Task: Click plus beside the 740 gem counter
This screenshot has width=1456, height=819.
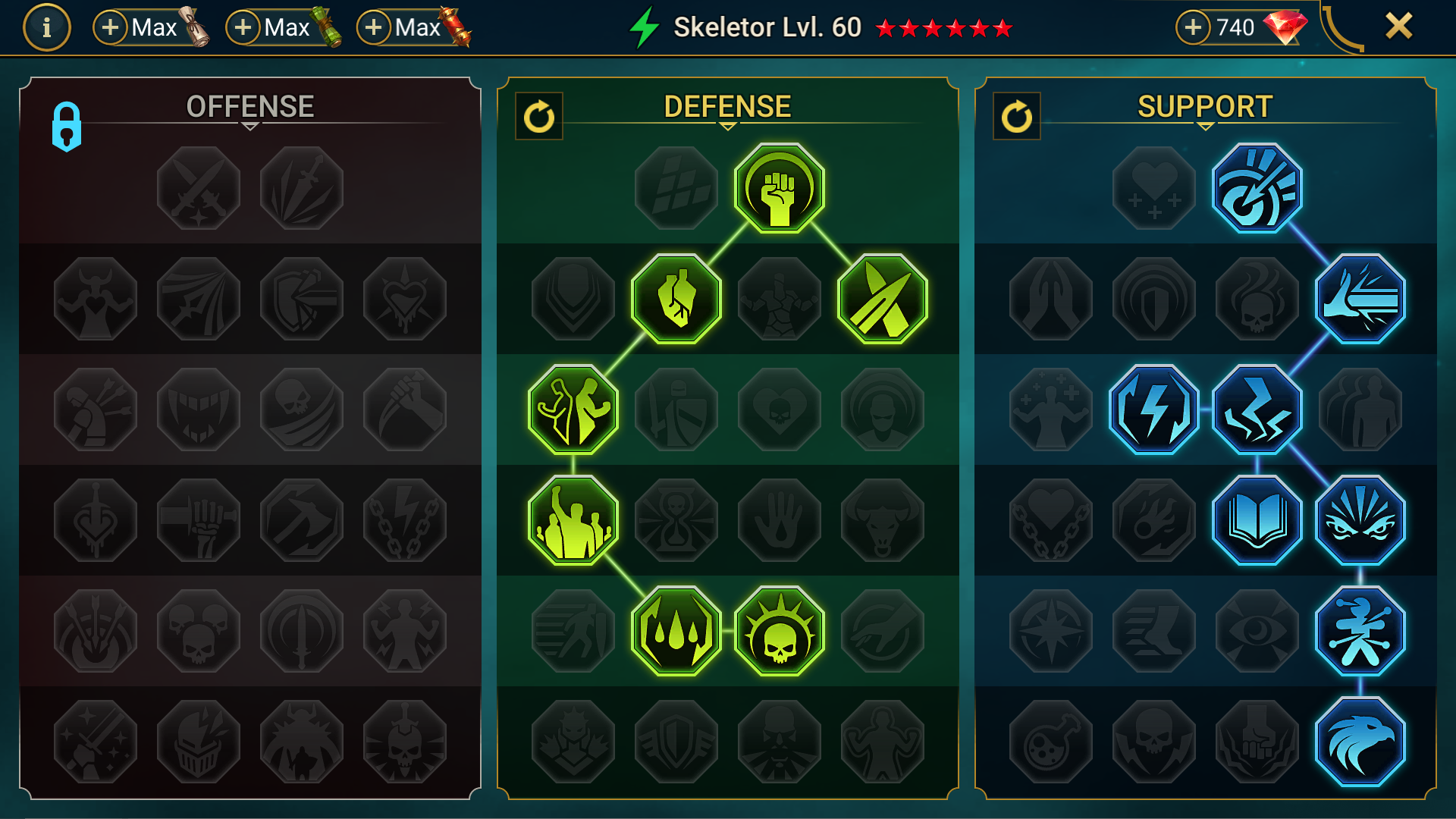Action: coord(1193,28)
